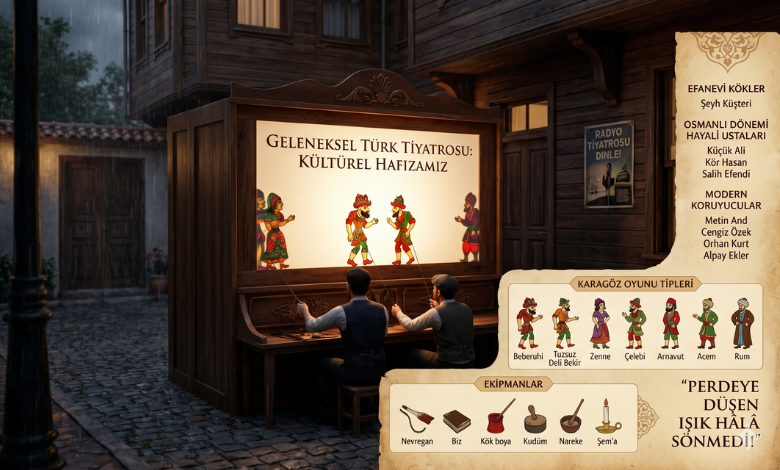Select the Çelebi character figure

point(634,322)
